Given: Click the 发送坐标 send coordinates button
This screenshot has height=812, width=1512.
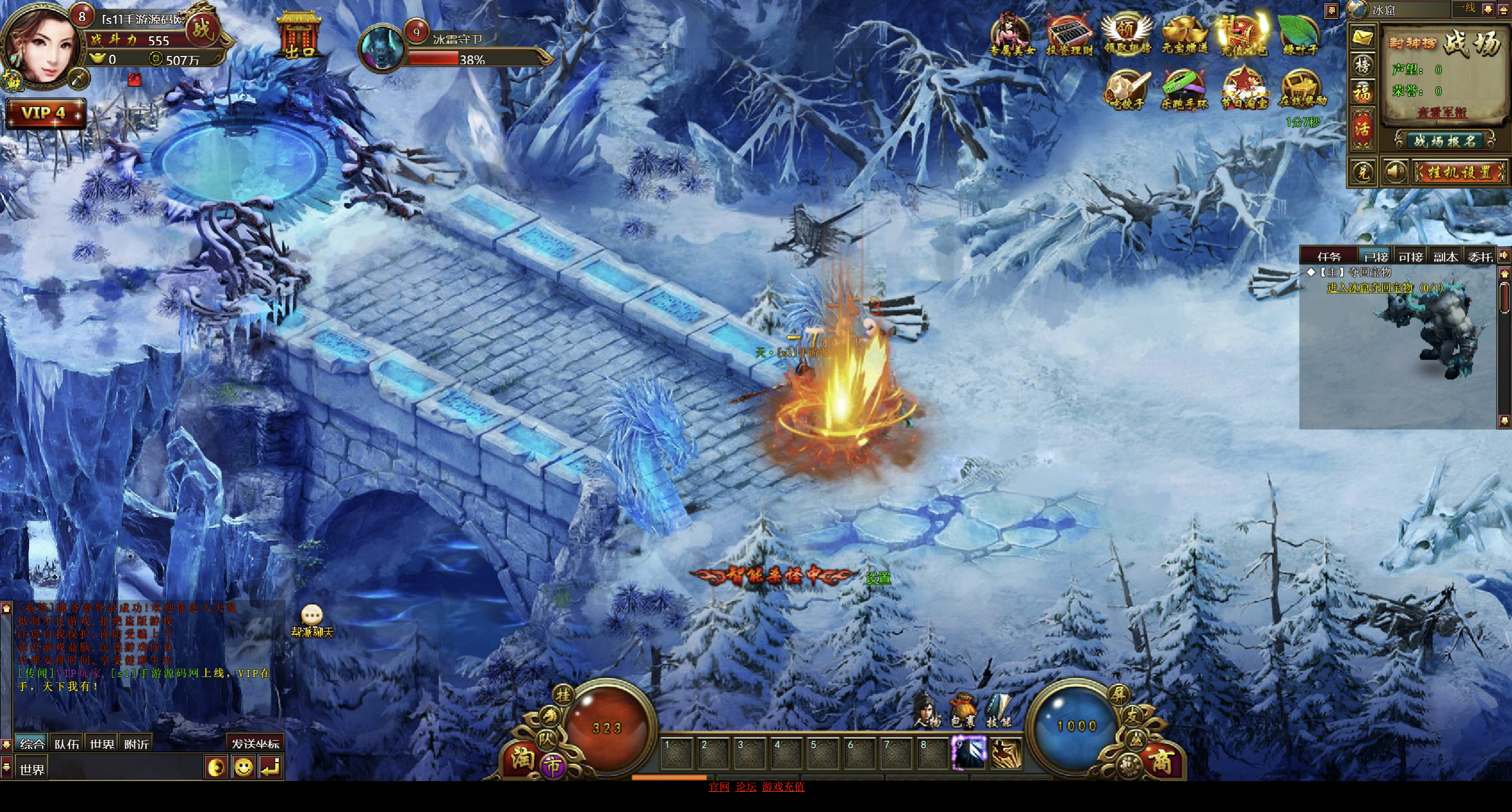Looking at the screenshot, I should coord(255,744).
